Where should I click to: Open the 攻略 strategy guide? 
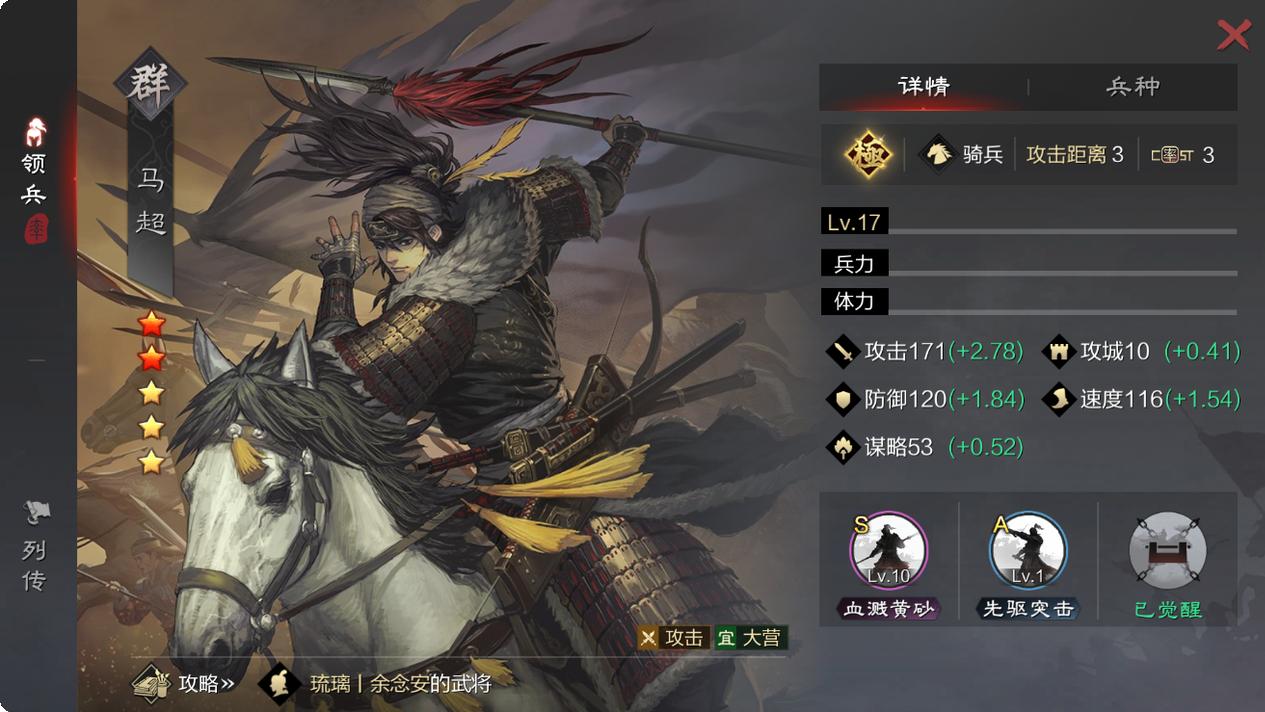tap(185, 684)
